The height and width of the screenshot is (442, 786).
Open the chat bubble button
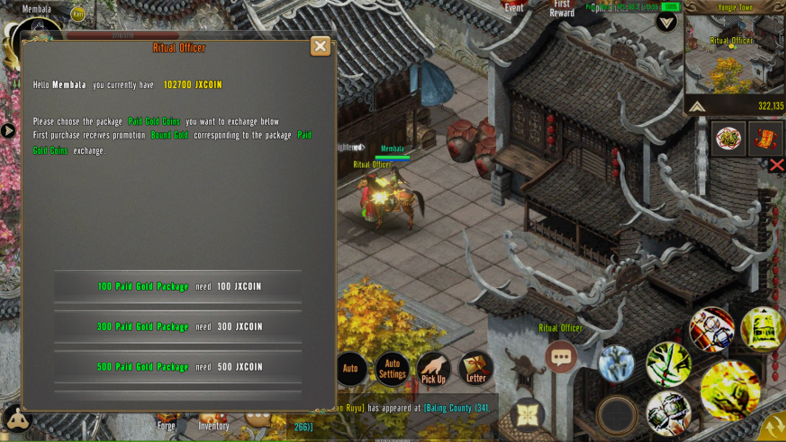coord(561,356)
